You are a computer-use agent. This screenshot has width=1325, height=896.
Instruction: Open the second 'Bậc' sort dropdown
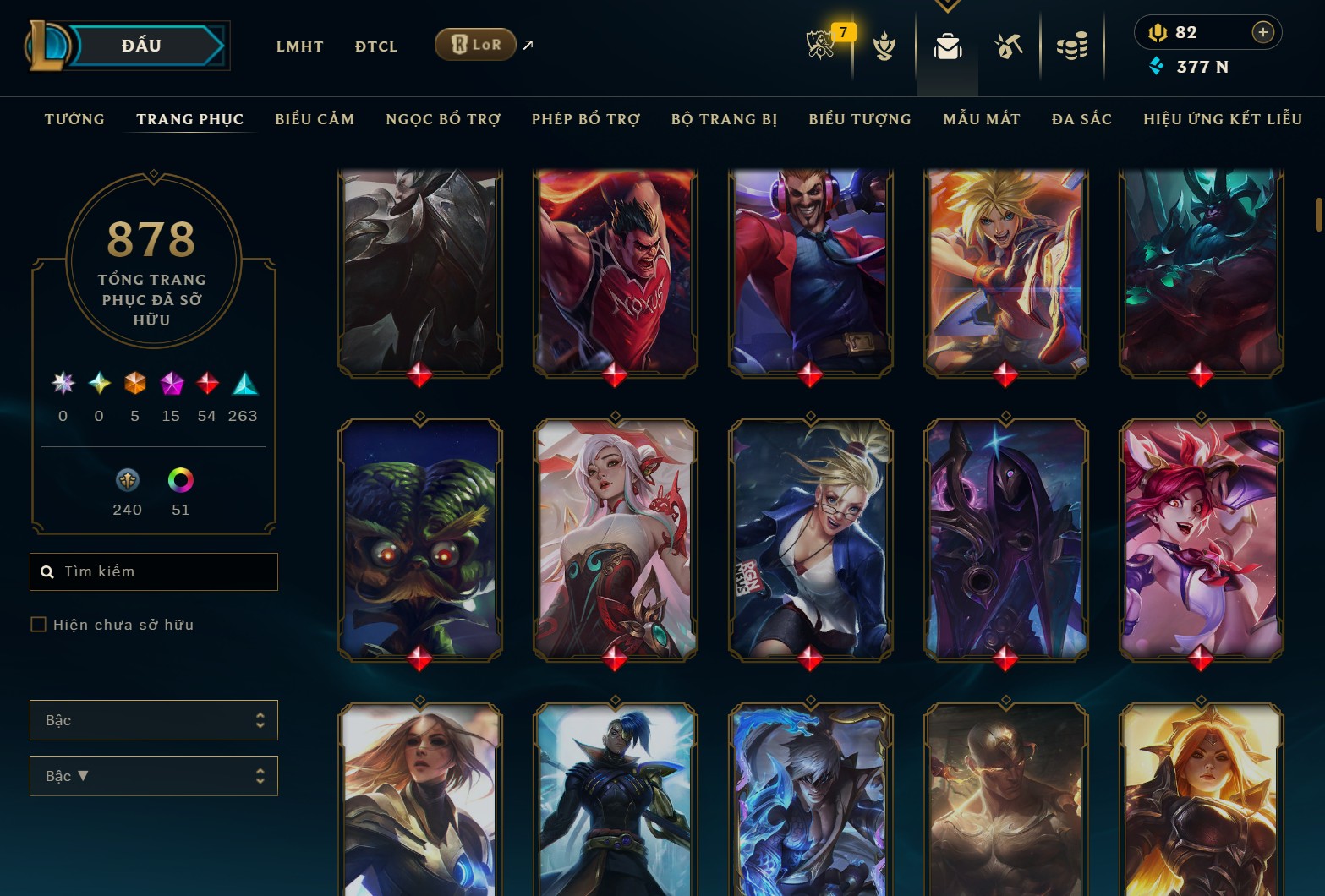[x=153, y=775]
